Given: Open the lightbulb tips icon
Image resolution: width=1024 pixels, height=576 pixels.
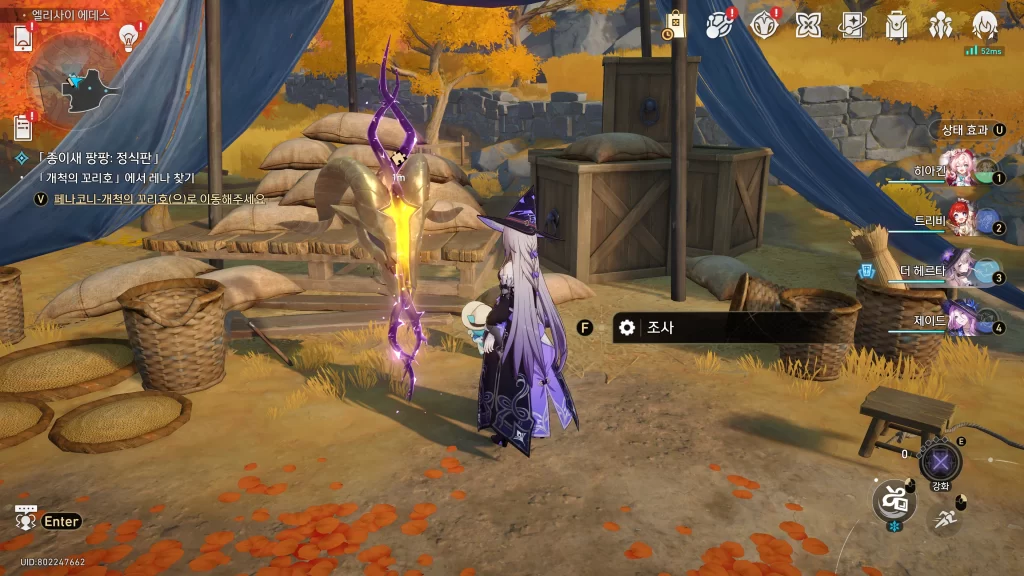Looking at the screenshot, I should 128,37.
